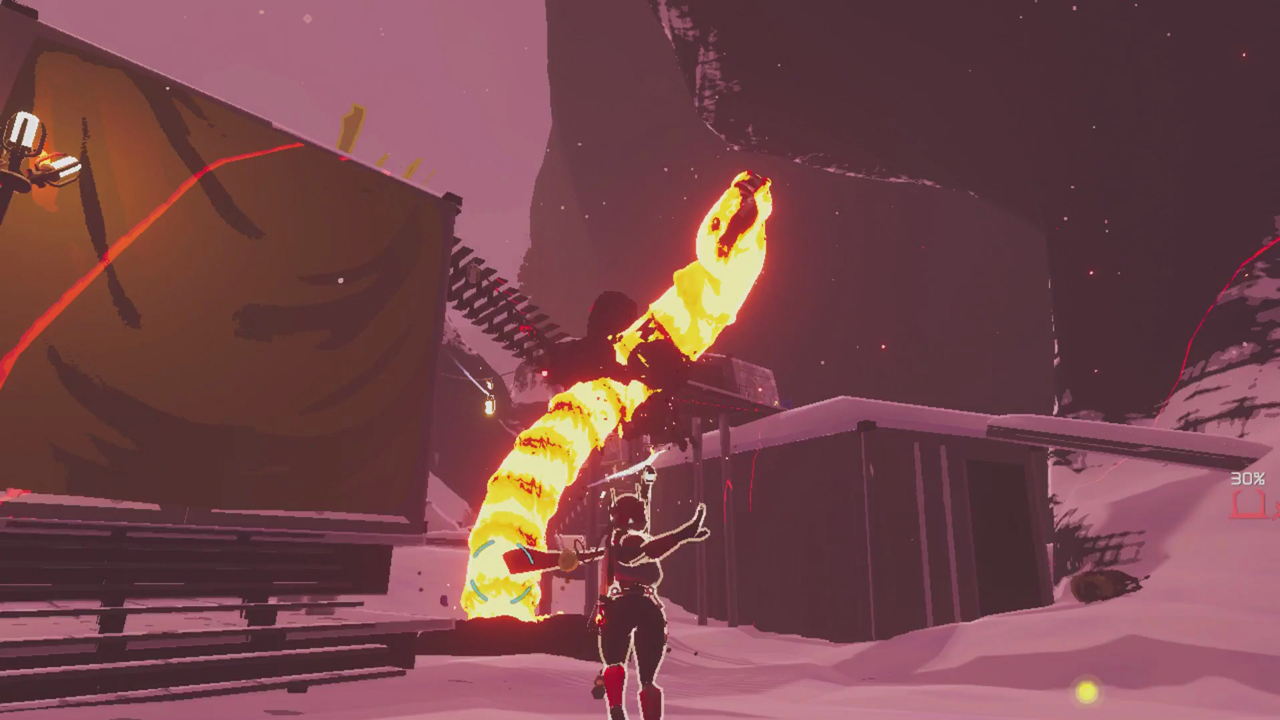Click the red teleporter charge indicator icon
Image resolution: width=1280 pixels, height=720 pixels.
click(x=1247, y=506)
